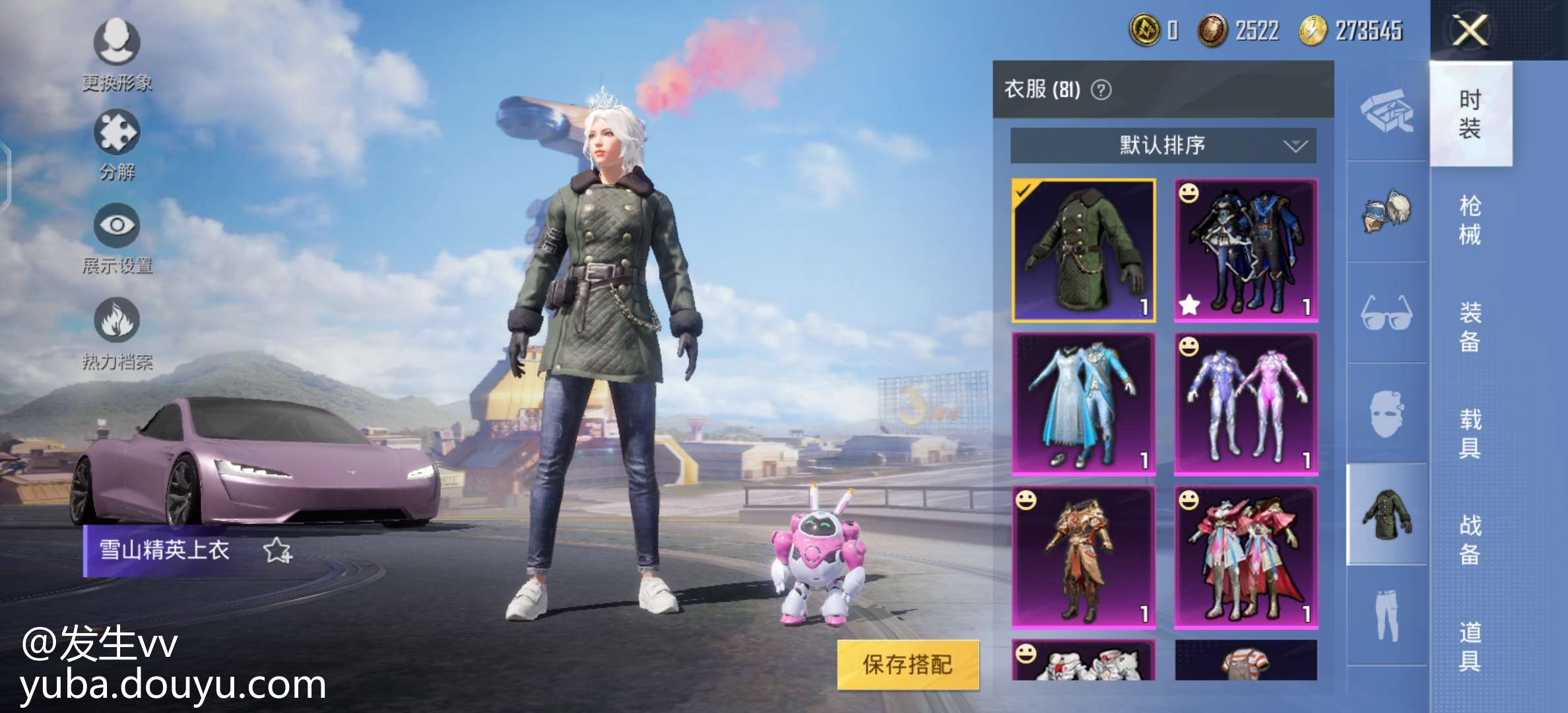Choose the red and pink caped outfit set
The image size is (1568, 713).
(1246, 557)
